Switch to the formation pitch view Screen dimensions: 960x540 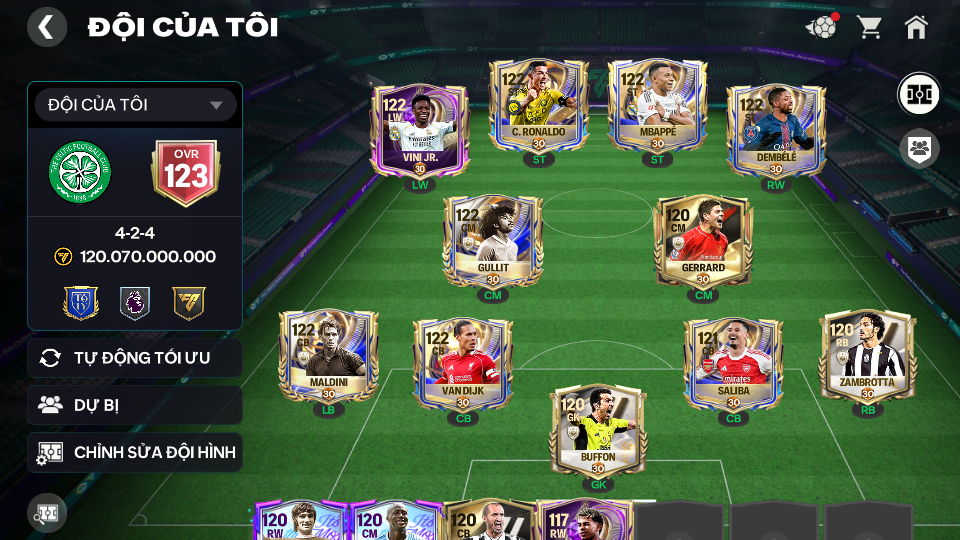tap(917, 94)
